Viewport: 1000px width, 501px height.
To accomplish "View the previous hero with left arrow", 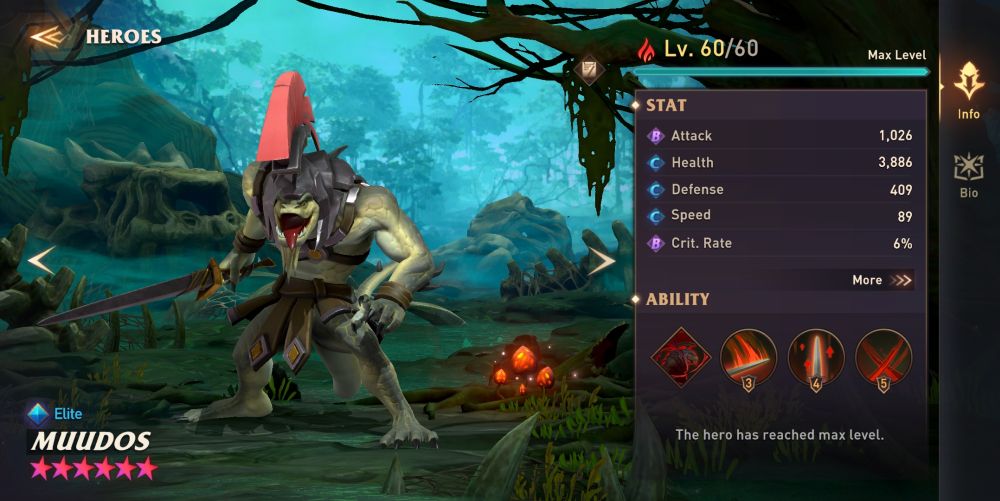I will [x=41, y=261].
